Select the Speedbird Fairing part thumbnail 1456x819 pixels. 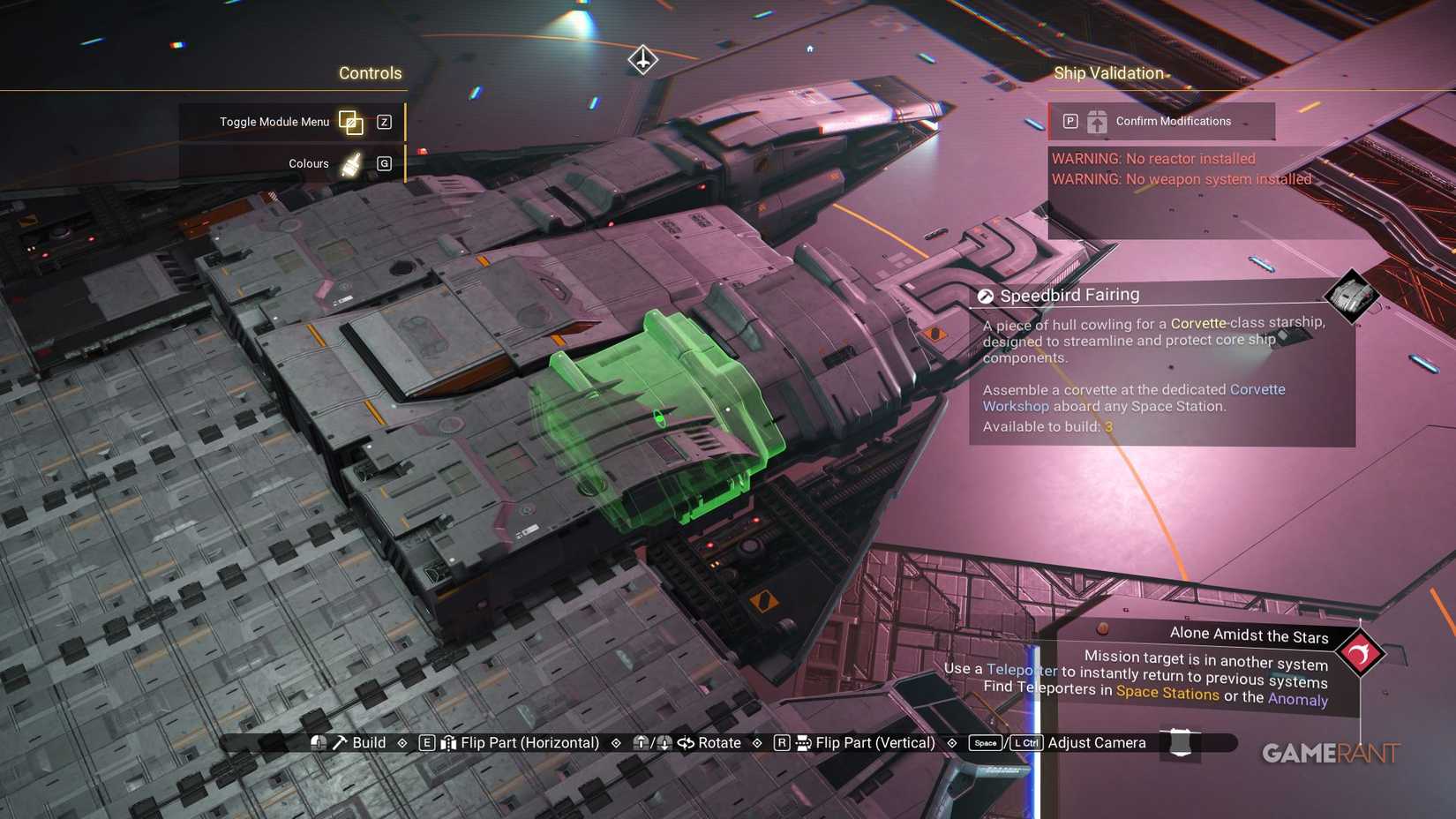[x=1351, y=296]
